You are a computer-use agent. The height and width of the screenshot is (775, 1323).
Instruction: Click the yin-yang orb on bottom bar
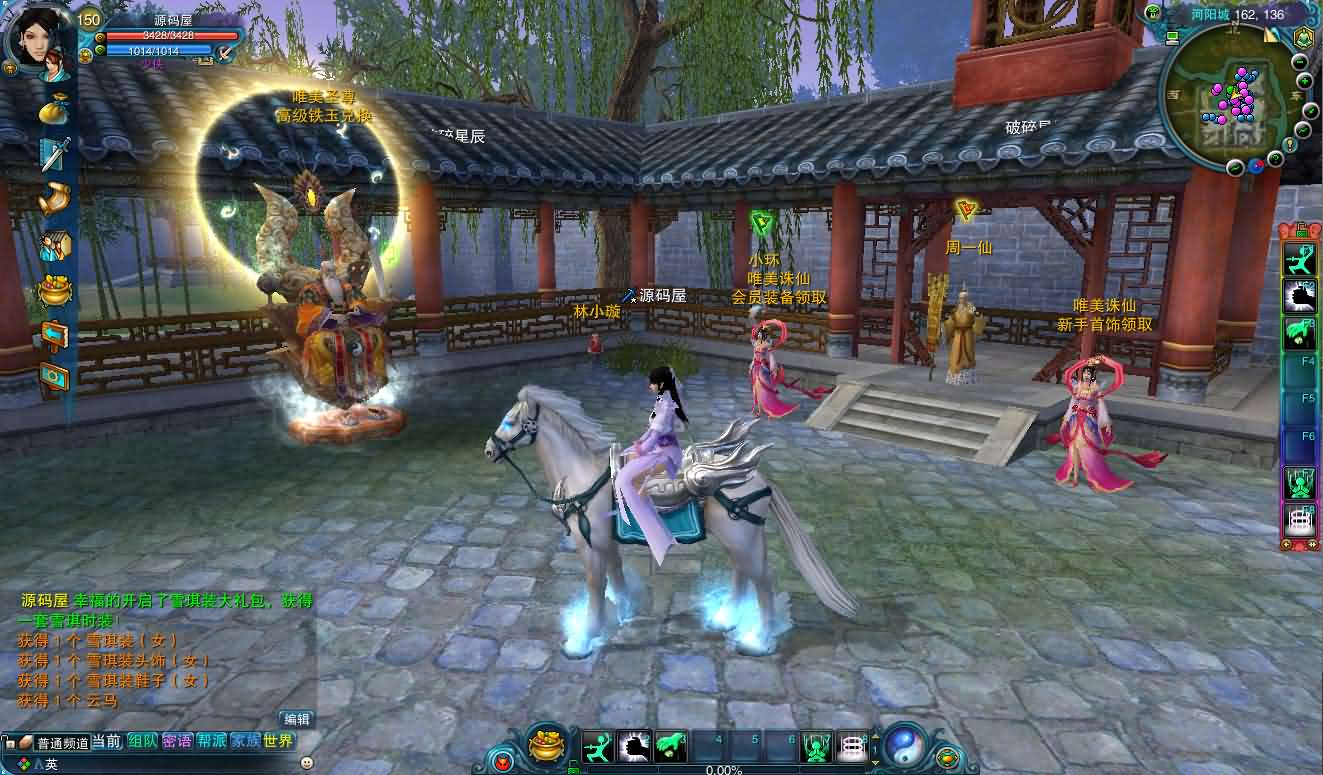(x=905, y=745)
